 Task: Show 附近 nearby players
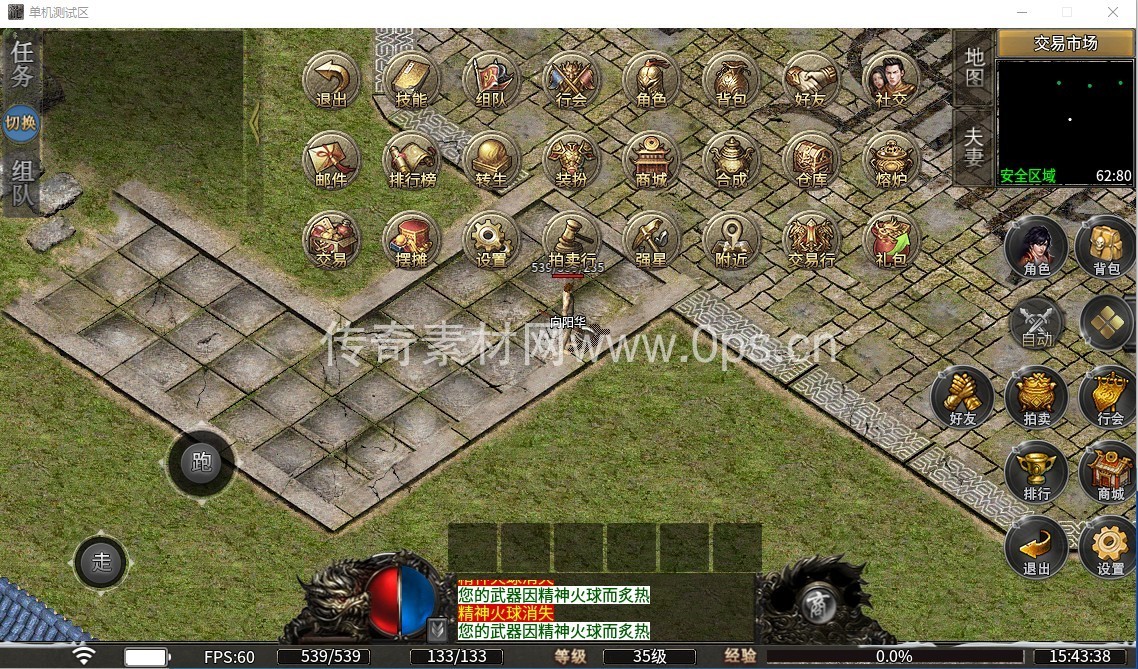pyautogui.click(x=731, y=239)
